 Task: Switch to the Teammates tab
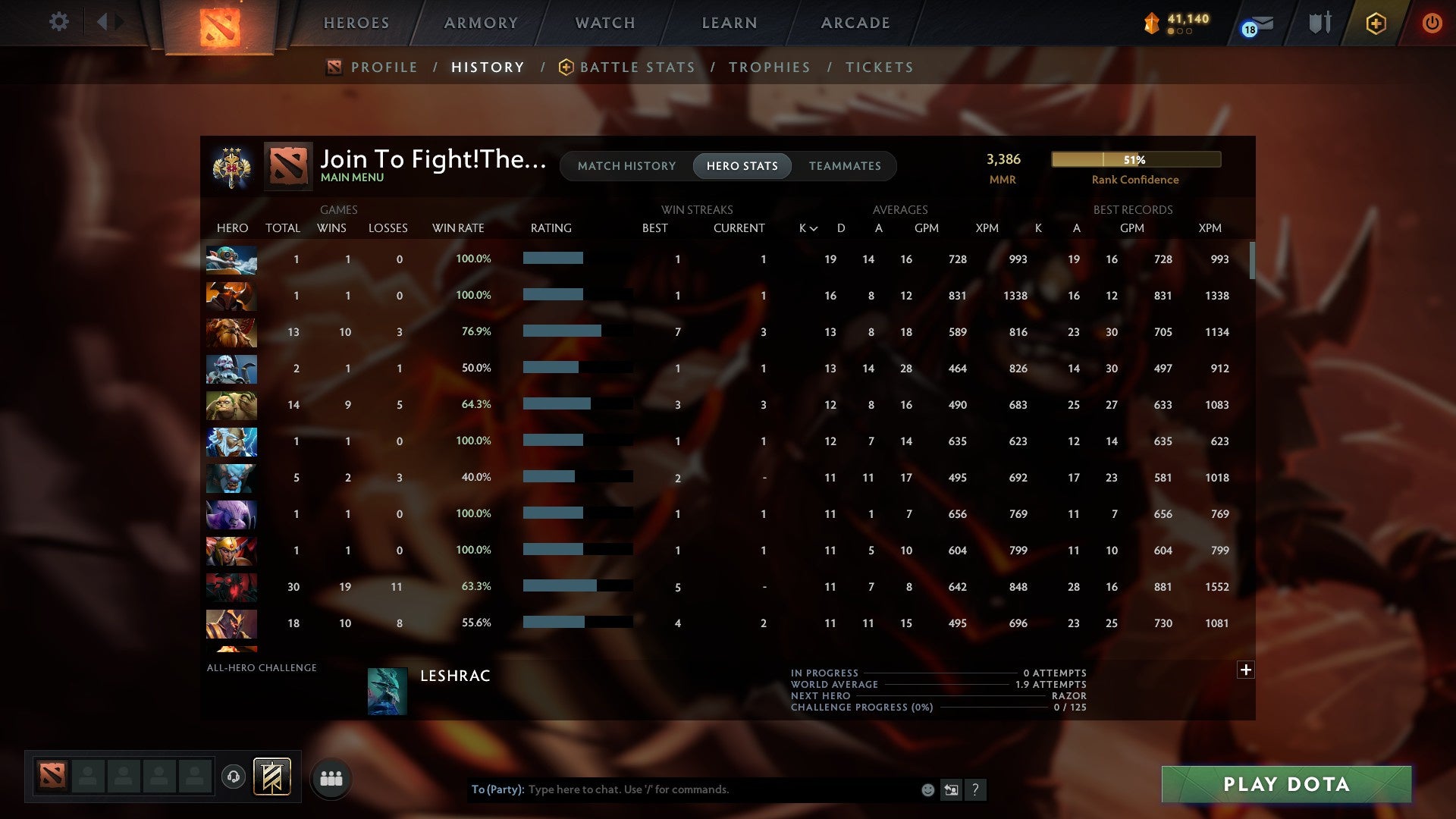(845, 166)
